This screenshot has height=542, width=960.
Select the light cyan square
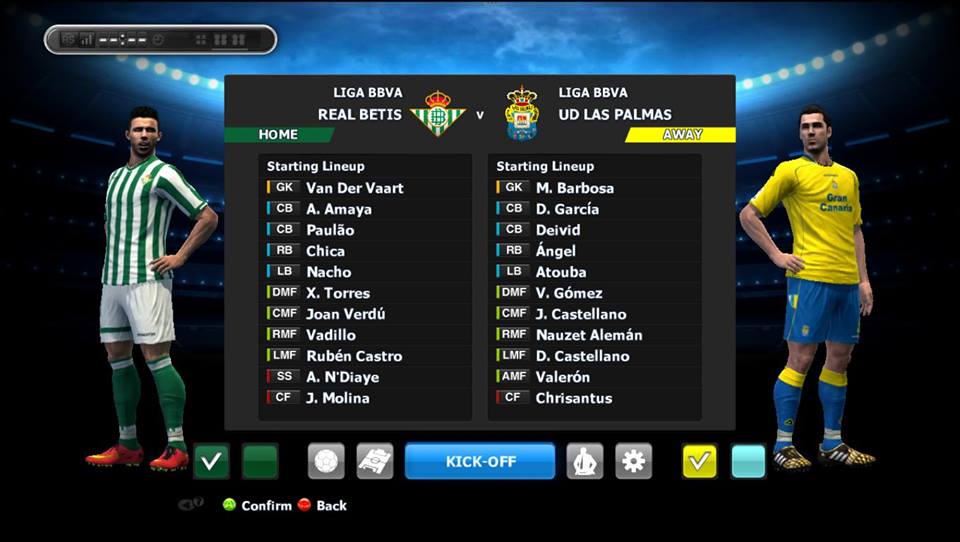748,461
